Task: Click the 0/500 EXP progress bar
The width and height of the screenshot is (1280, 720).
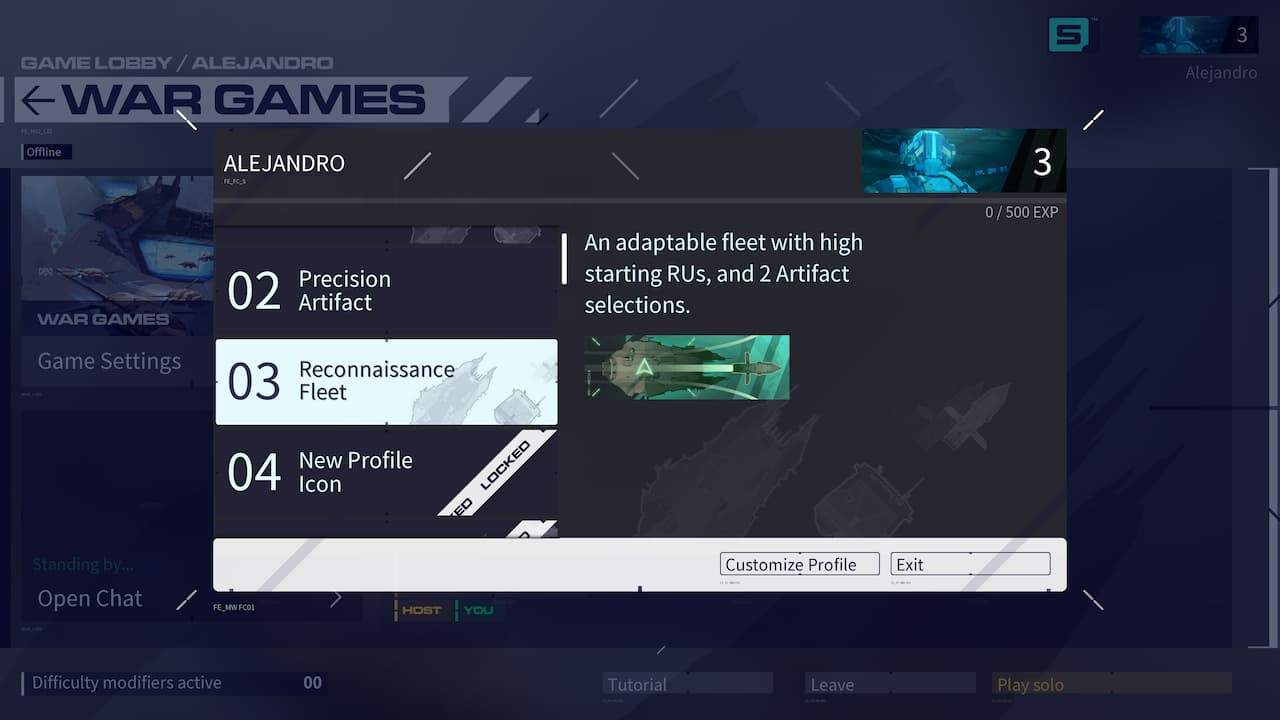Action: click(x=1020, y=211)
